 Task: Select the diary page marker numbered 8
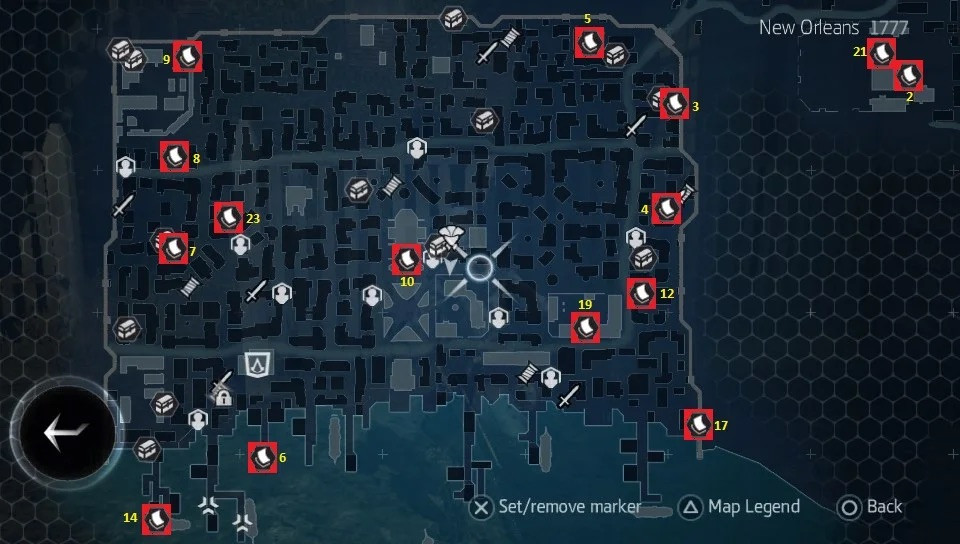(x=175, y=156)
